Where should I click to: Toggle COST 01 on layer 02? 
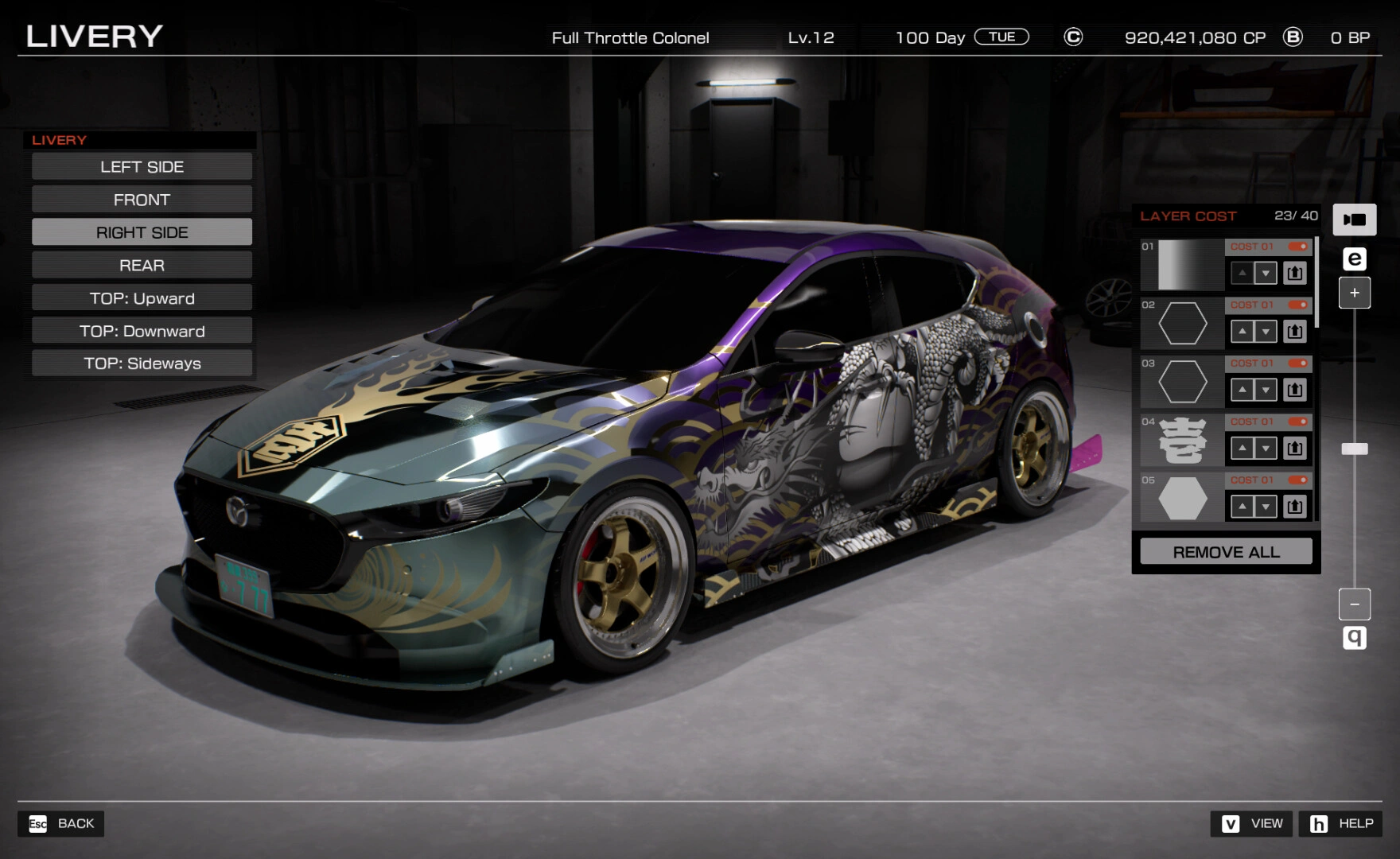(1298, 305)
